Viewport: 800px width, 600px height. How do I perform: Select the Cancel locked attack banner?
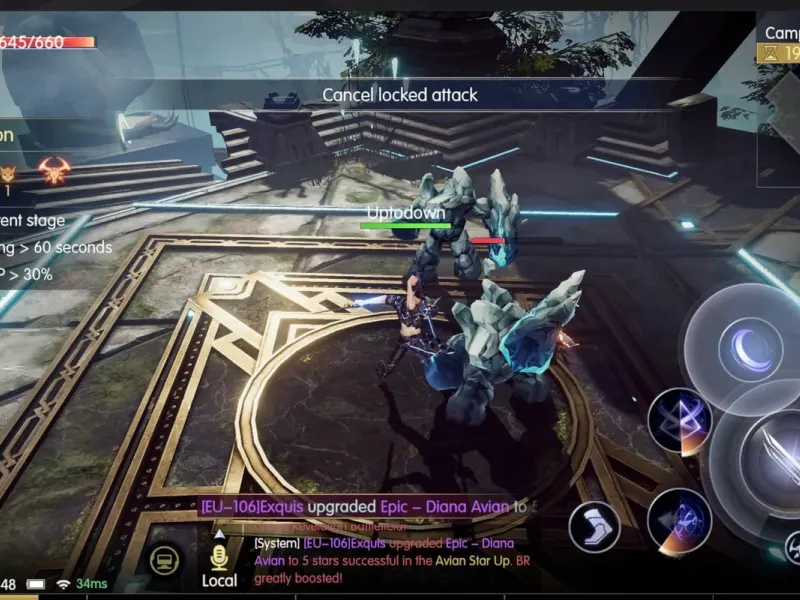(x=400, y=95)
